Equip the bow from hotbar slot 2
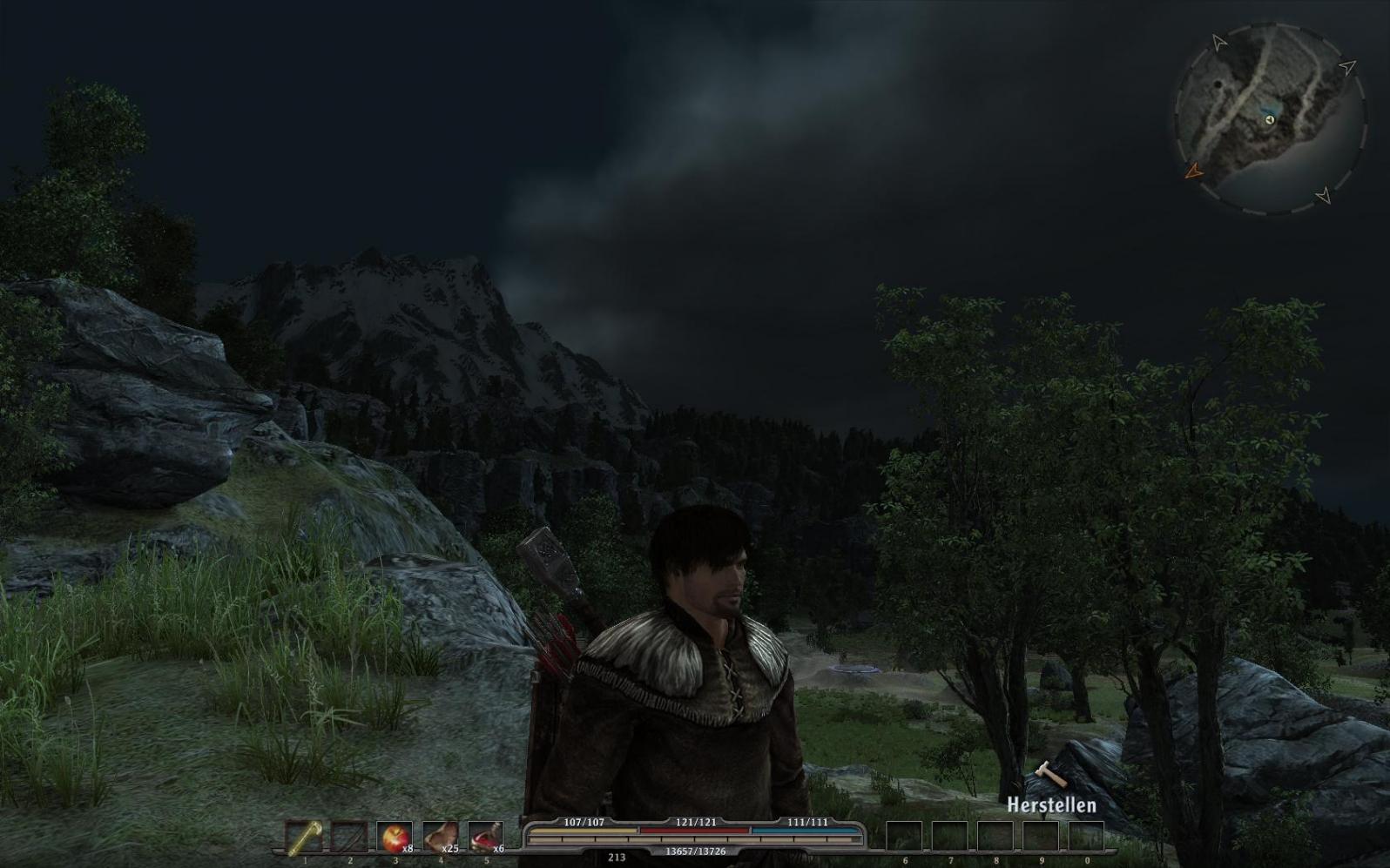The height and width of the screenshot is (868, 1390). 350,838
